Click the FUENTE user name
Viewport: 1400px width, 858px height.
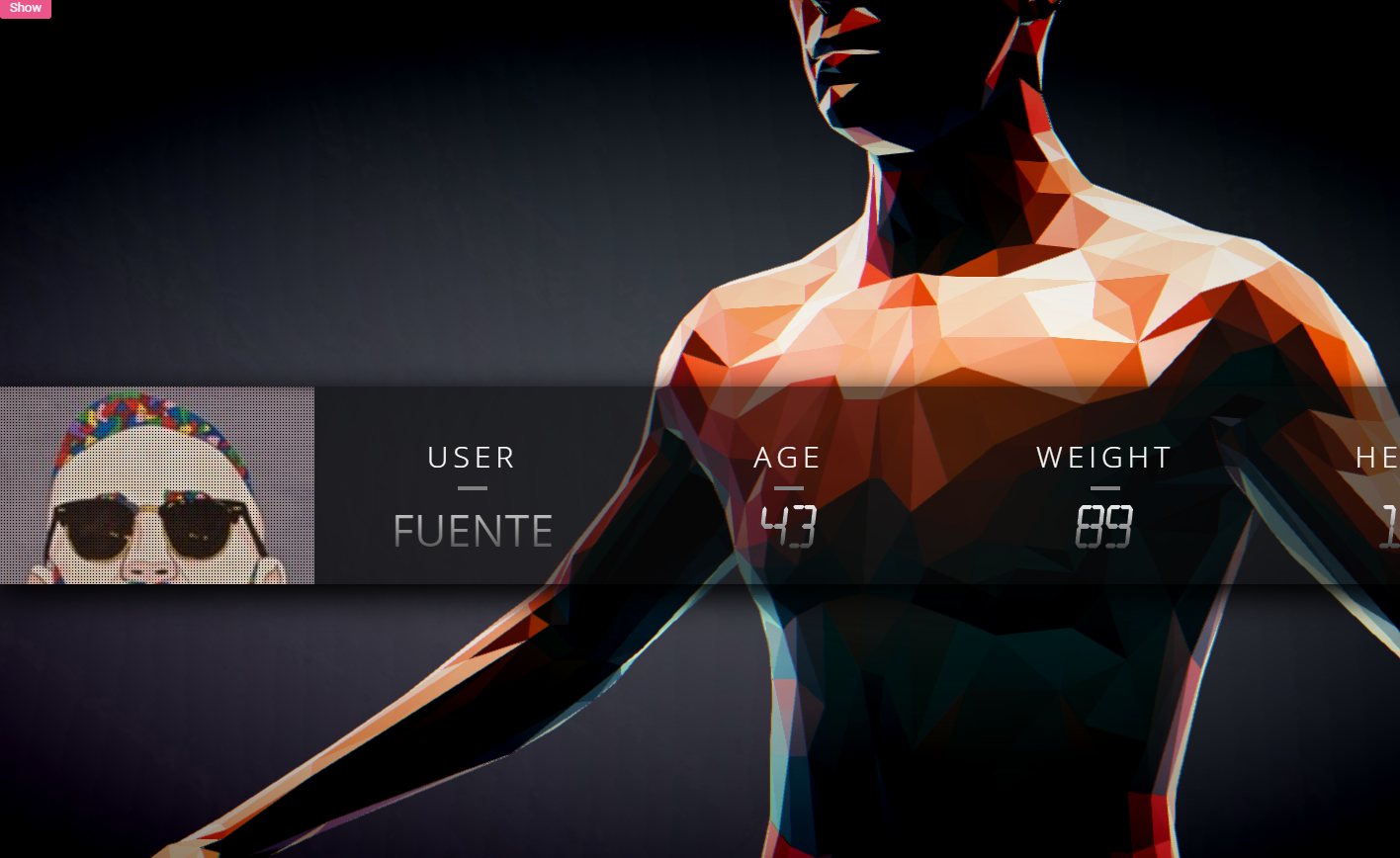473,531
